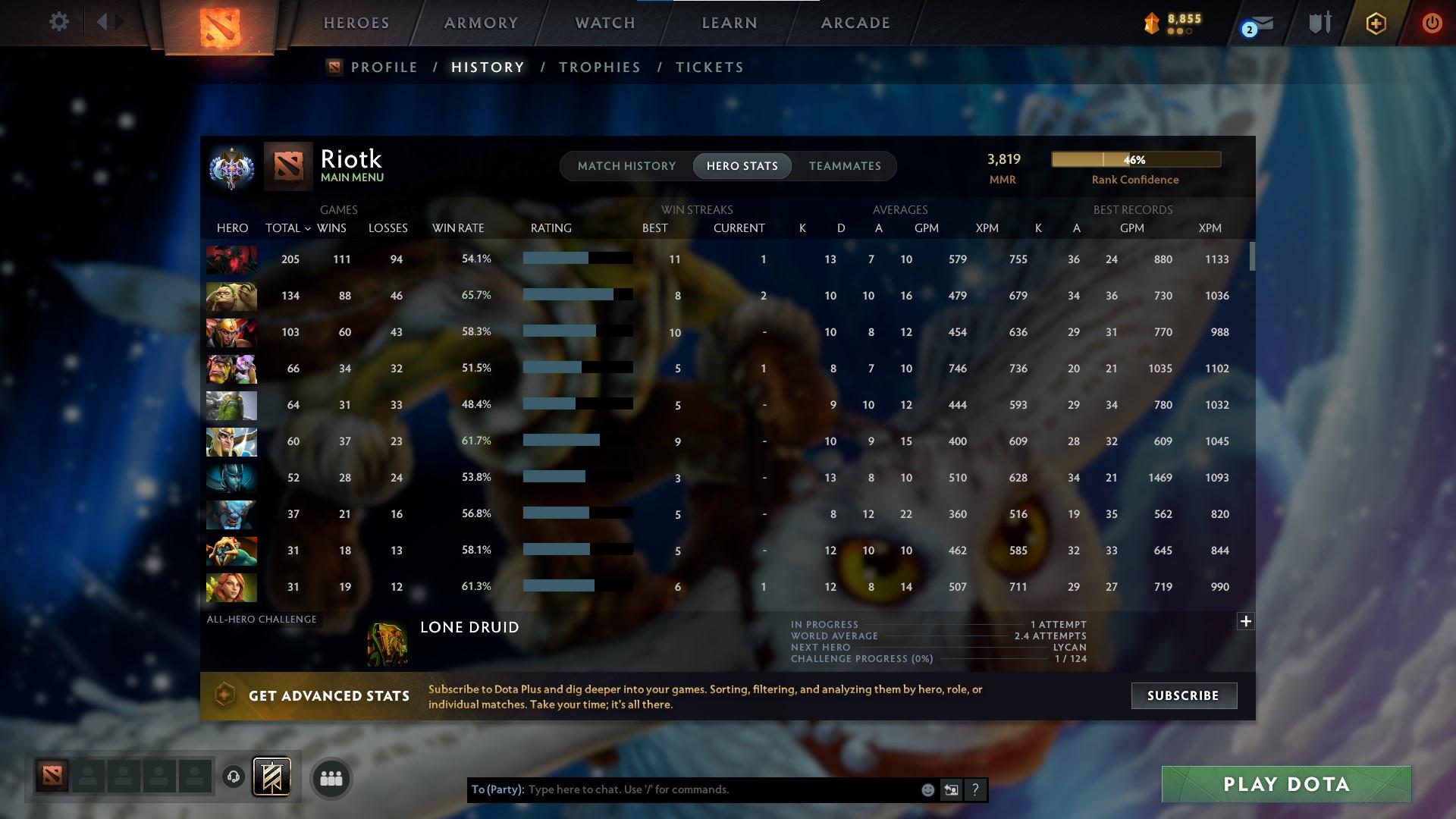Open Dota Plus via the gold hexagon icon
The height and width of the screenshot is (819, 1456).
[1376, 24]
